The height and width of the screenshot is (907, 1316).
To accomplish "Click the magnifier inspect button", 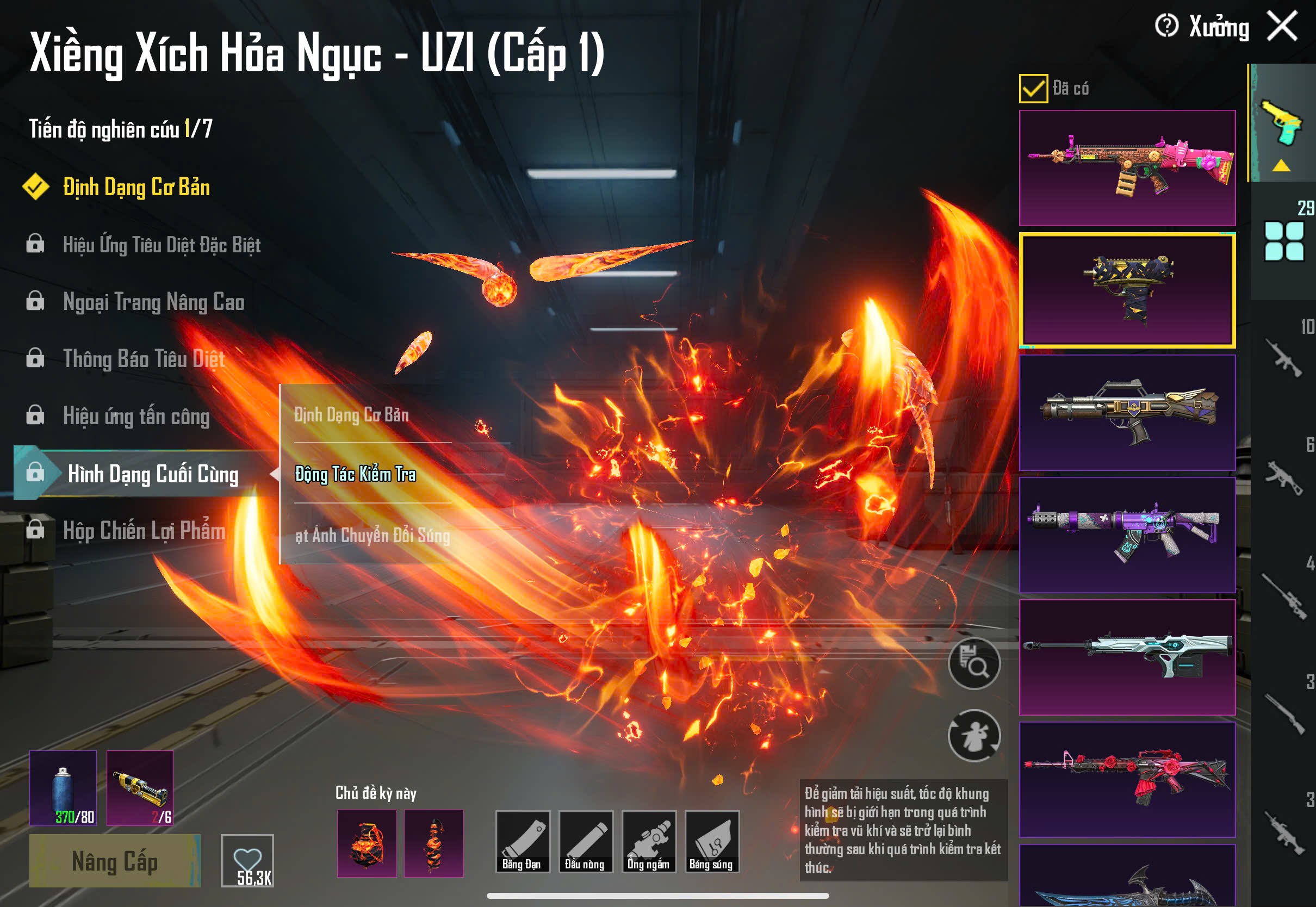I will [x=974, y=664].
